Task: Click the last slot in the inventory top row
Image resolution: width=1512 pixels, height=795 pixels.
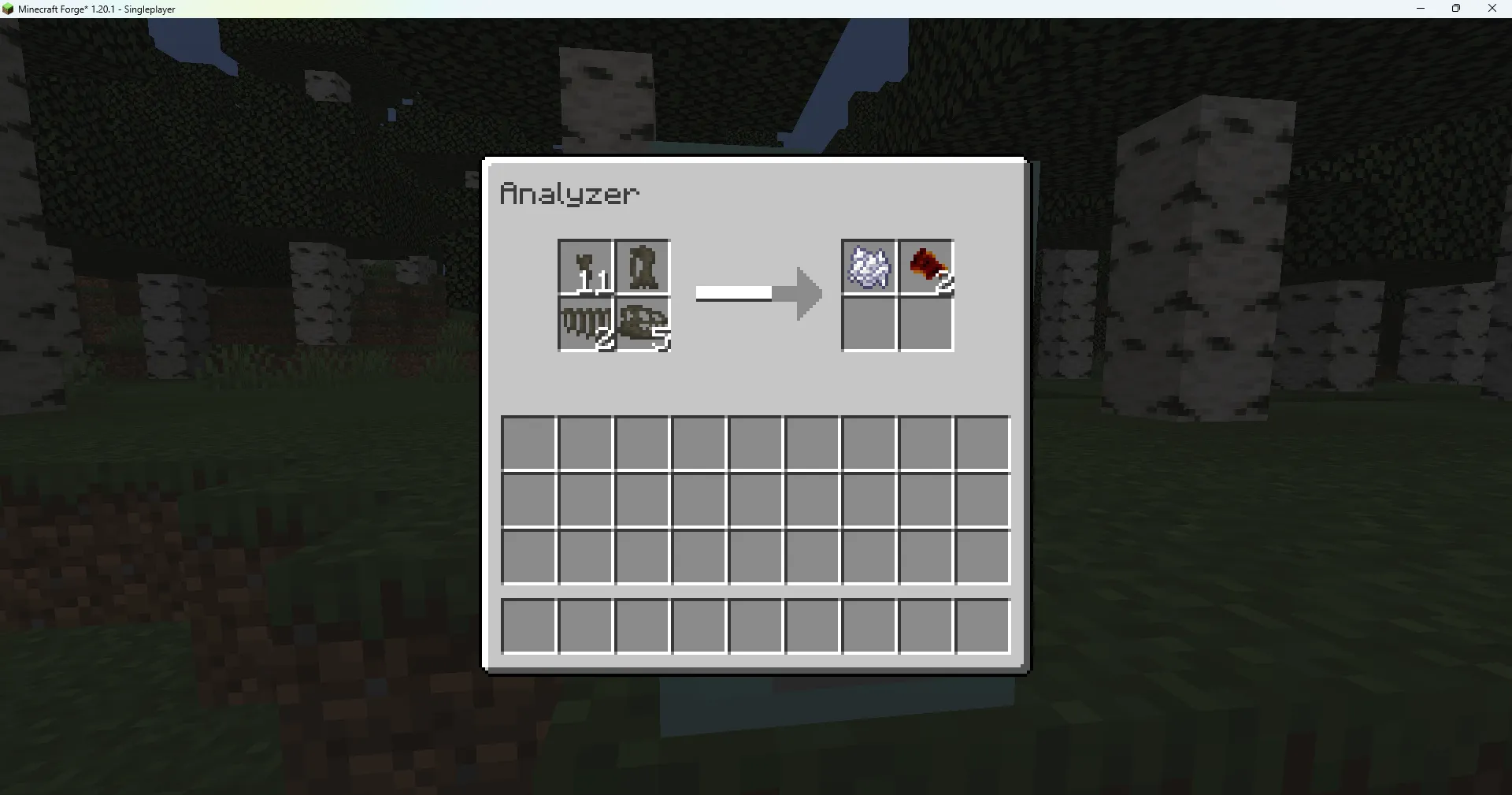Action: 982,443
